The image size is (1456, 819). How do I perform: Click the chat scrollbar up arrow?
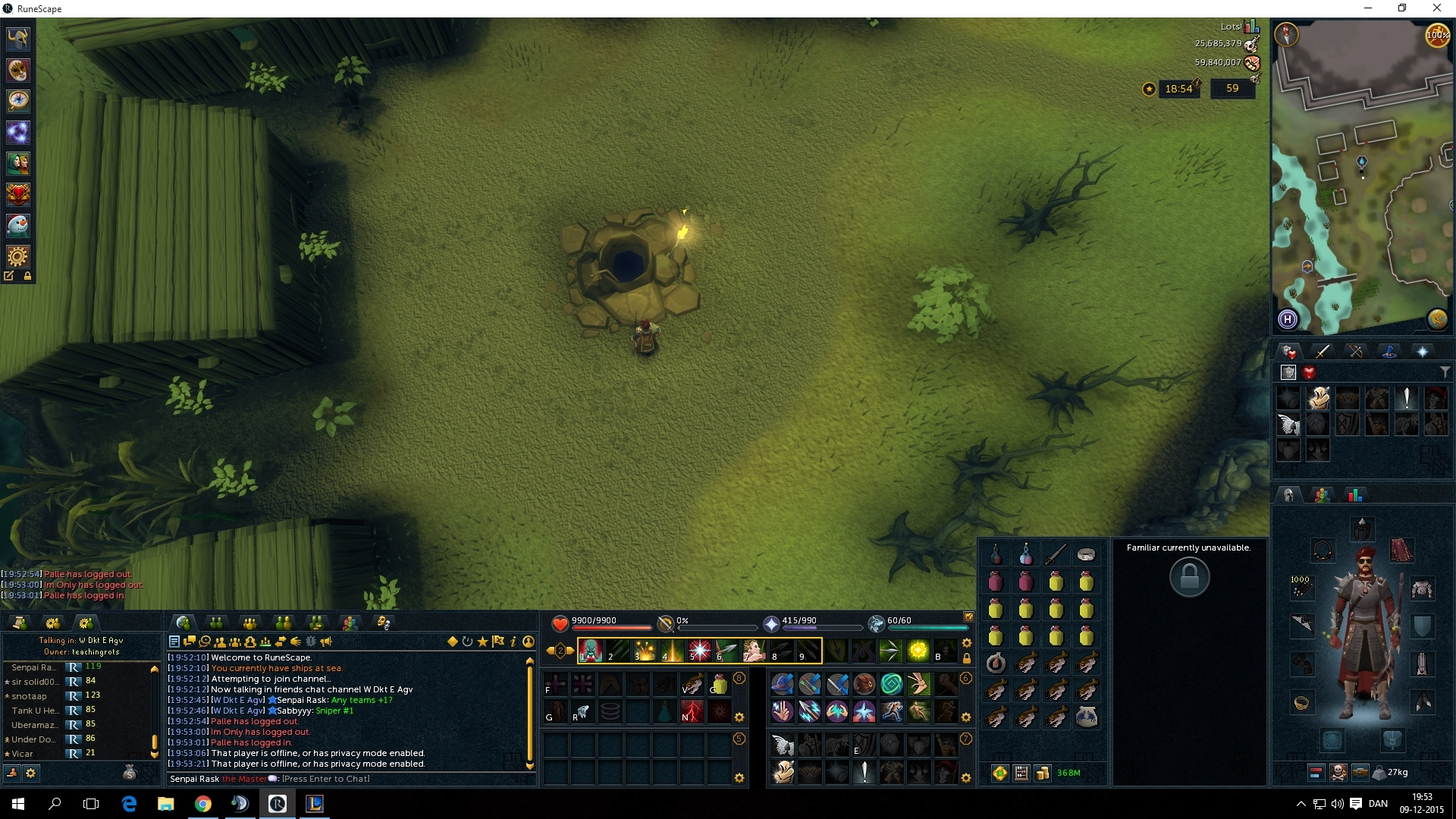coord(531,661)
